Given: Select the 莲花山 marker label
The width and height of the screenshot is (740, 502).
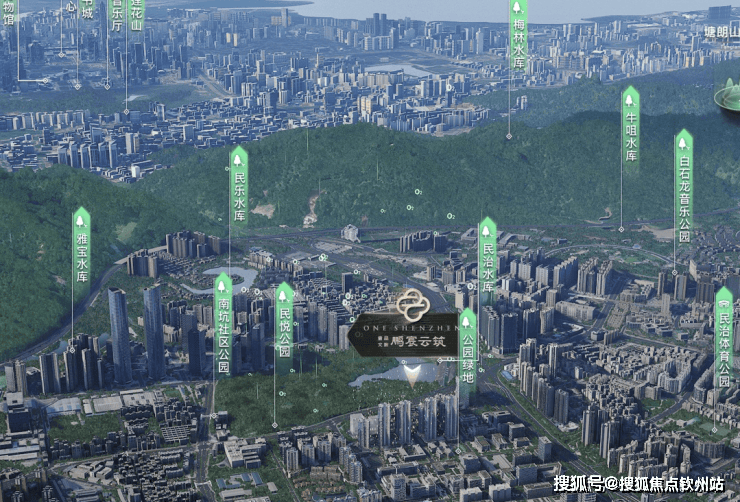Looking at the screenshot, I should 136,14.
